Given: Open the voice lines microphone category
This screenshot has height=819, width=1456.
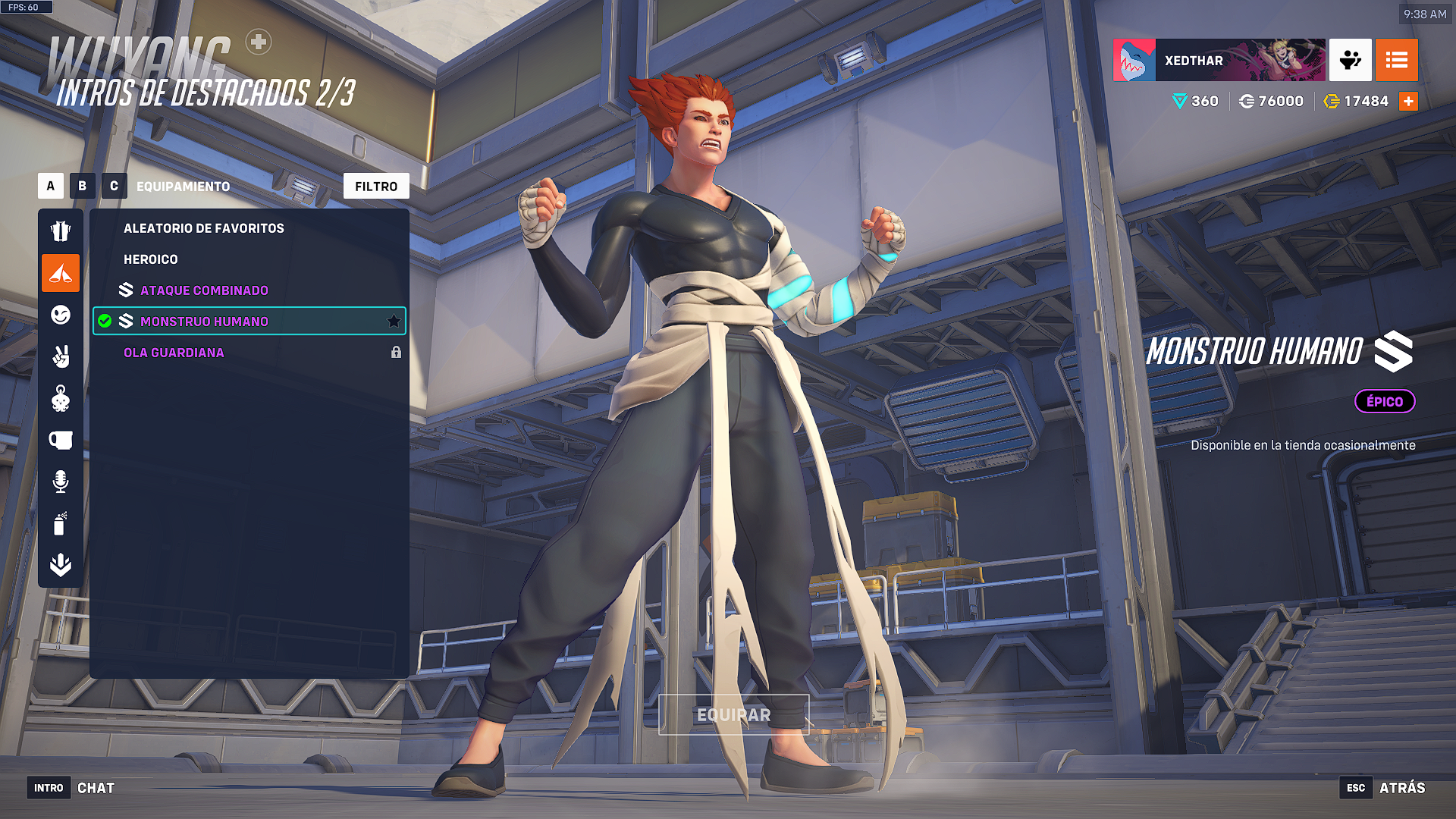Looking at the screenshot, I should click(x=61, y=482).
